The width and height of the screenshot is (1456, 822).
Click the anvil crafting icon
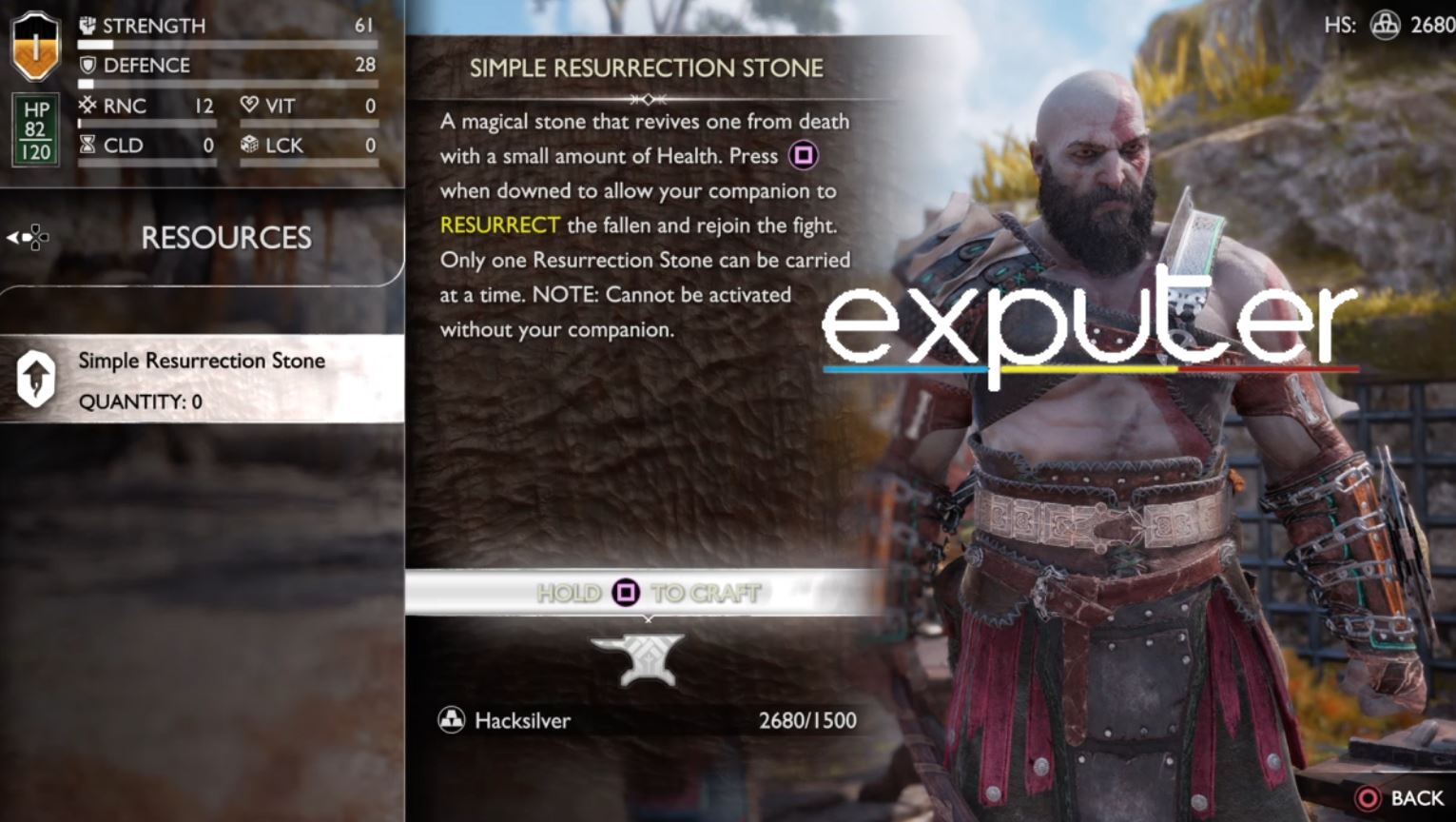(x=648, y=656)
